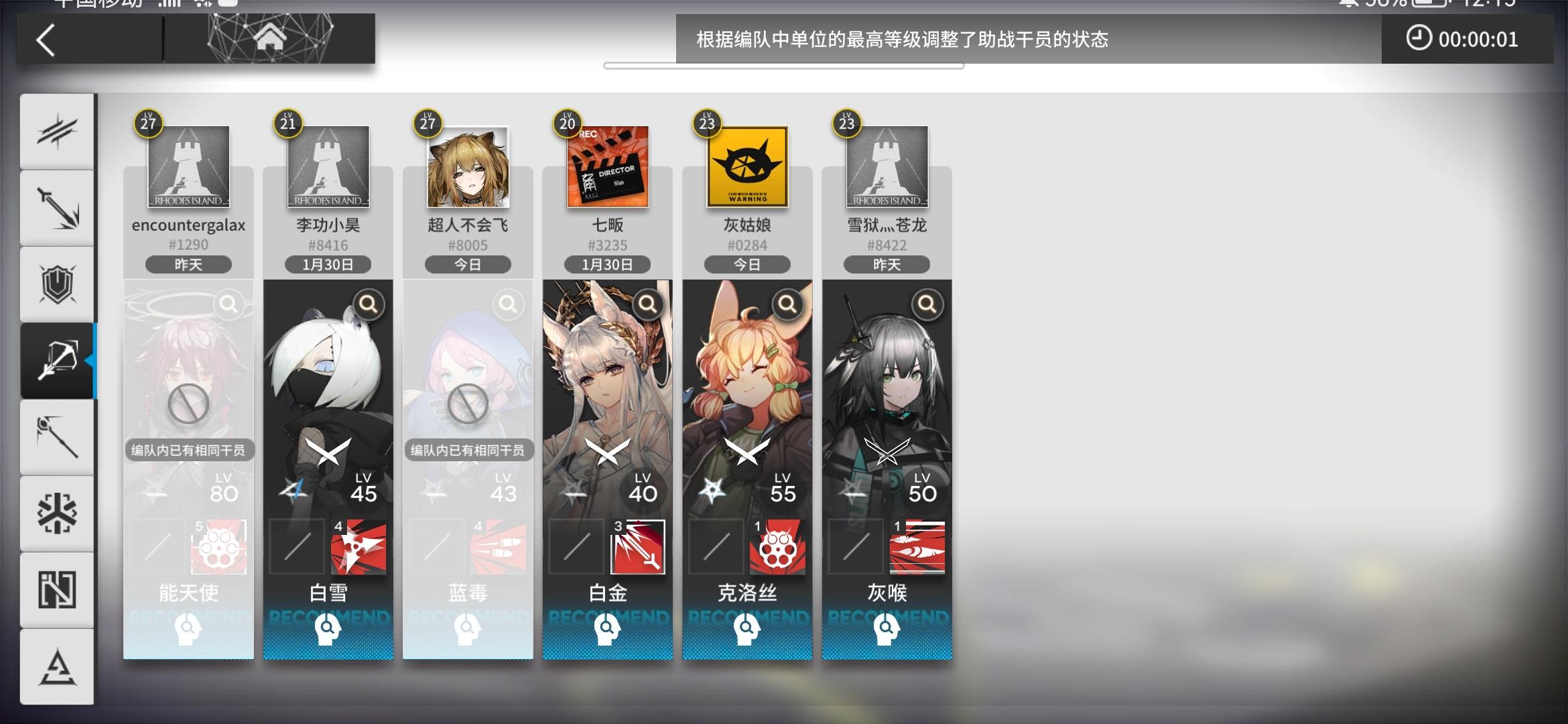Image resolution: width=1568 pixels, height=724 pixels.
Task: Click 白金's level 3 skill icon
Action: [x=636, y=547]
